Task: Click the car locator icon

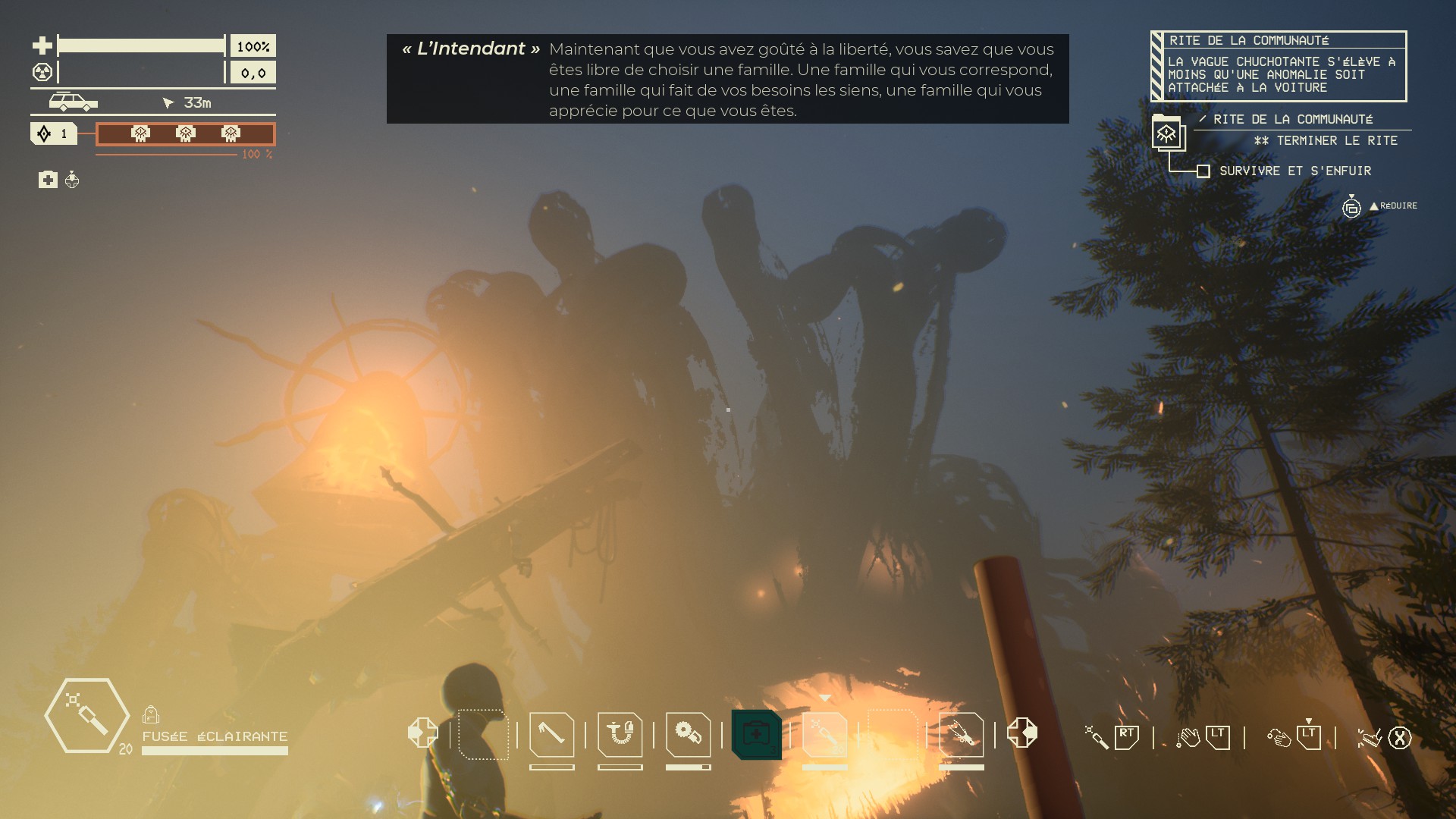Action: [x=73, y=102]
